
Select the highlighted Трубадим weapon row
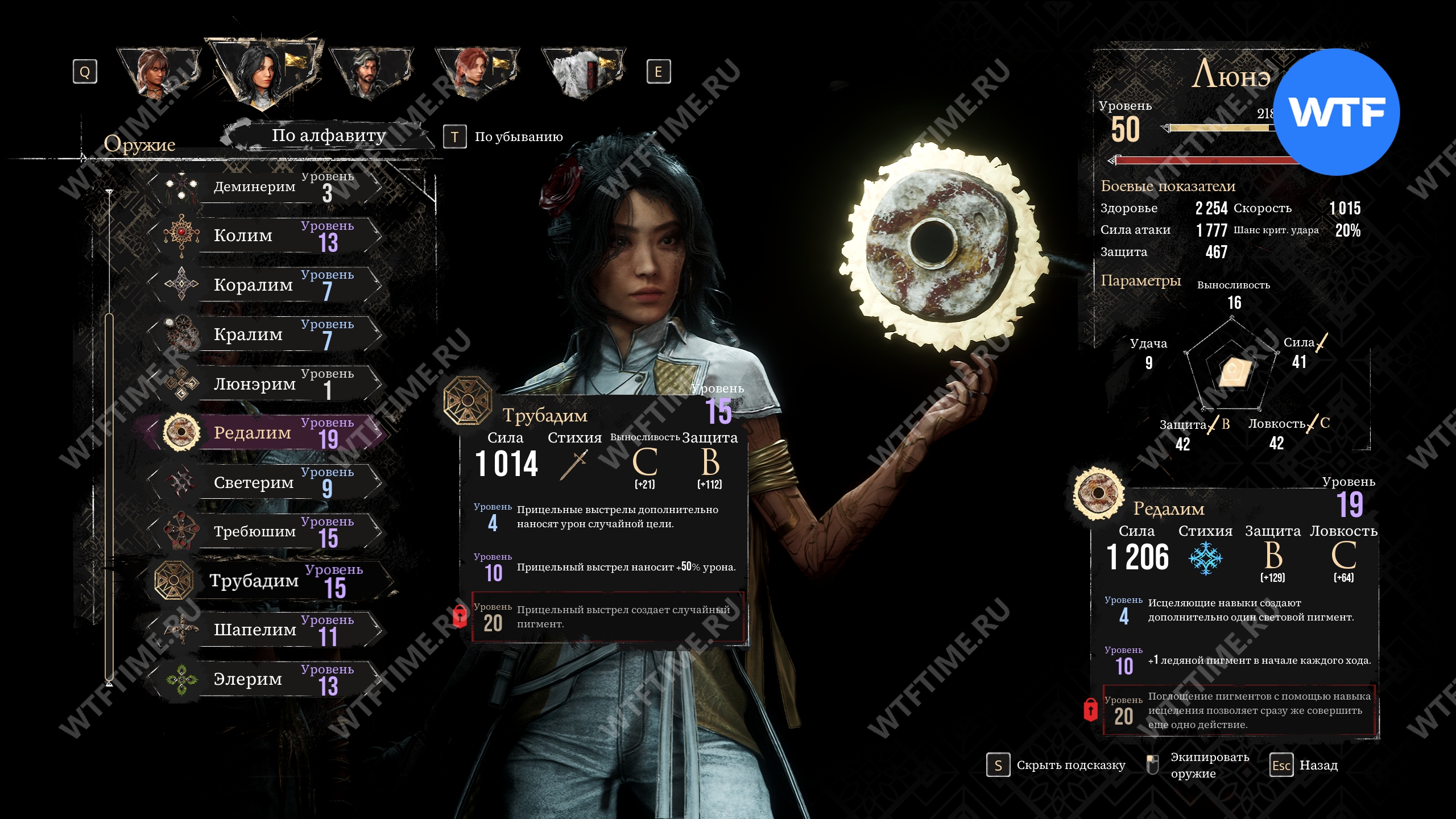tap(263, 581)
